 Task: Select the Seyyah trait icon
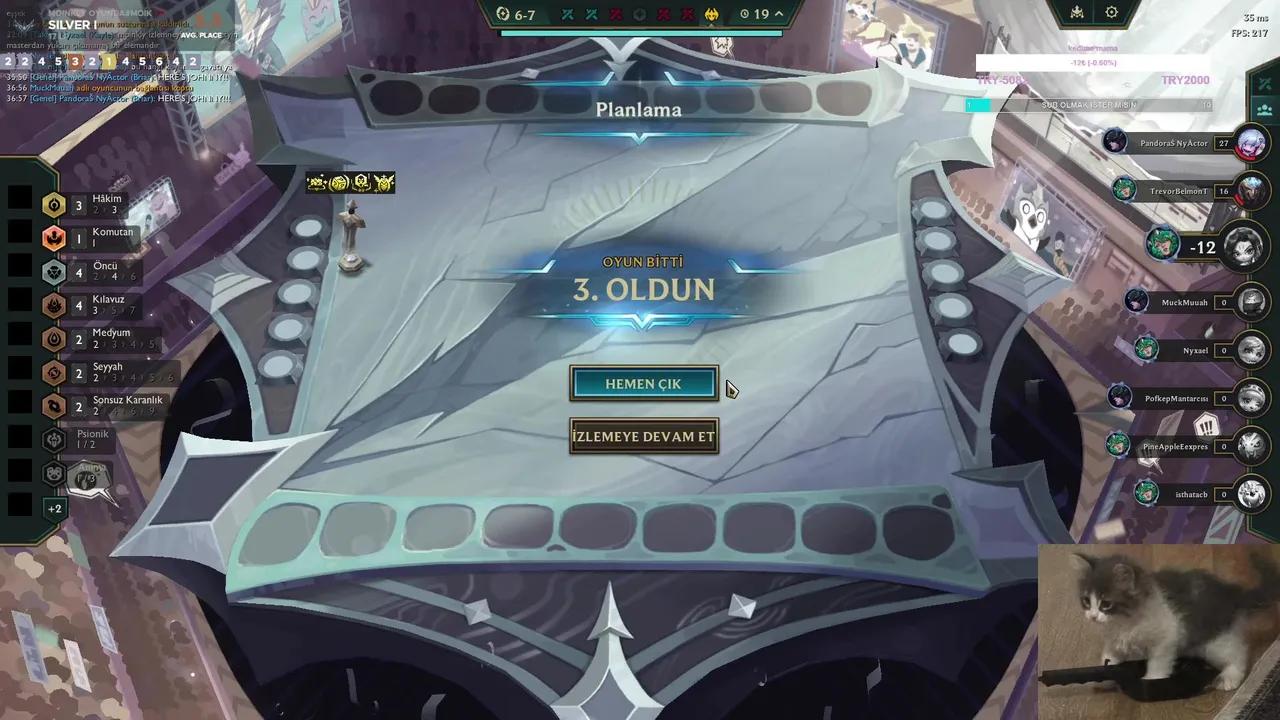[54, 372]
